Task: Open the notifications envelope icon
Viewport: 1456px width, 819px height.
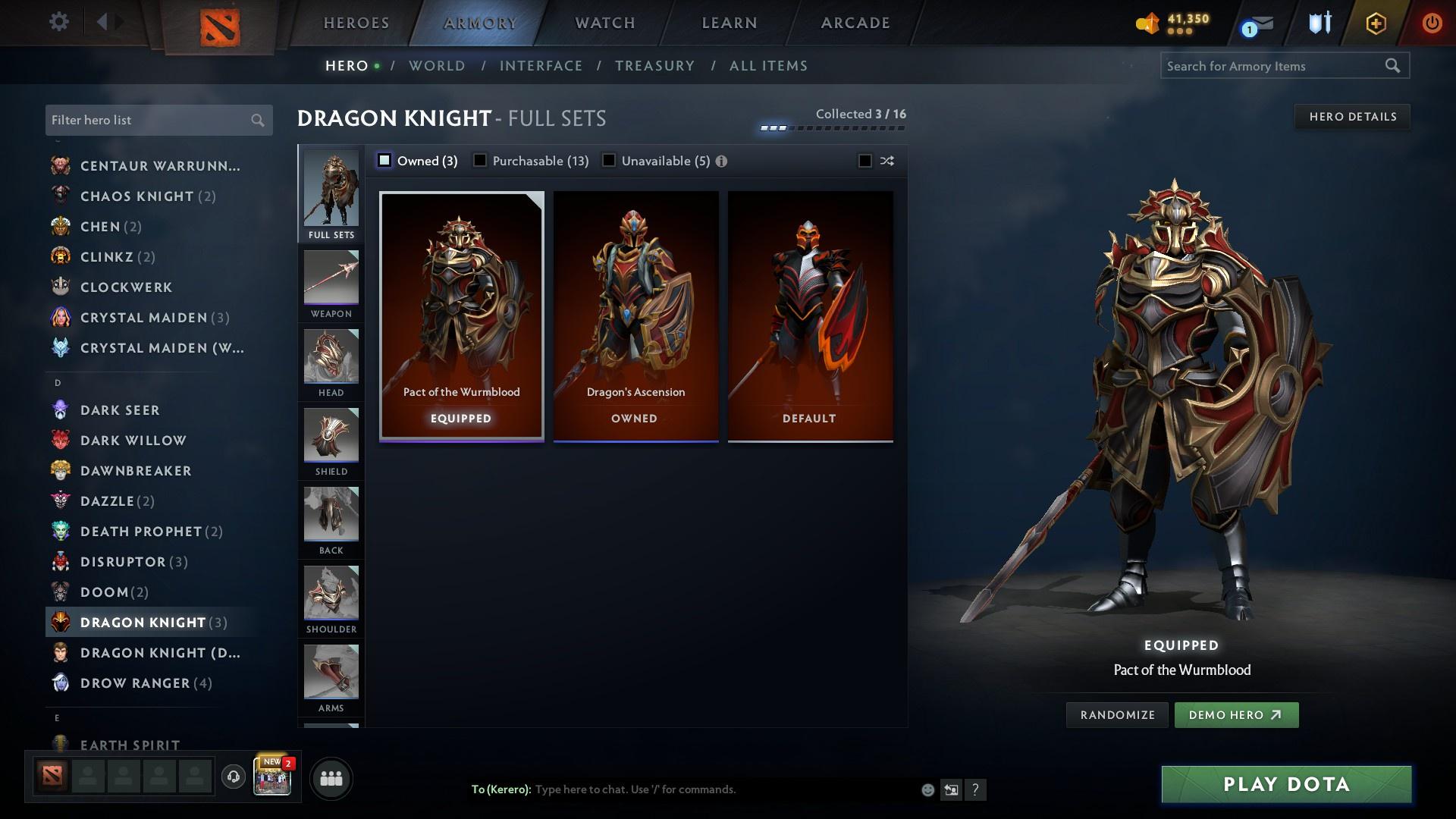Action: pyautogui.click(x=1257, y=24)
